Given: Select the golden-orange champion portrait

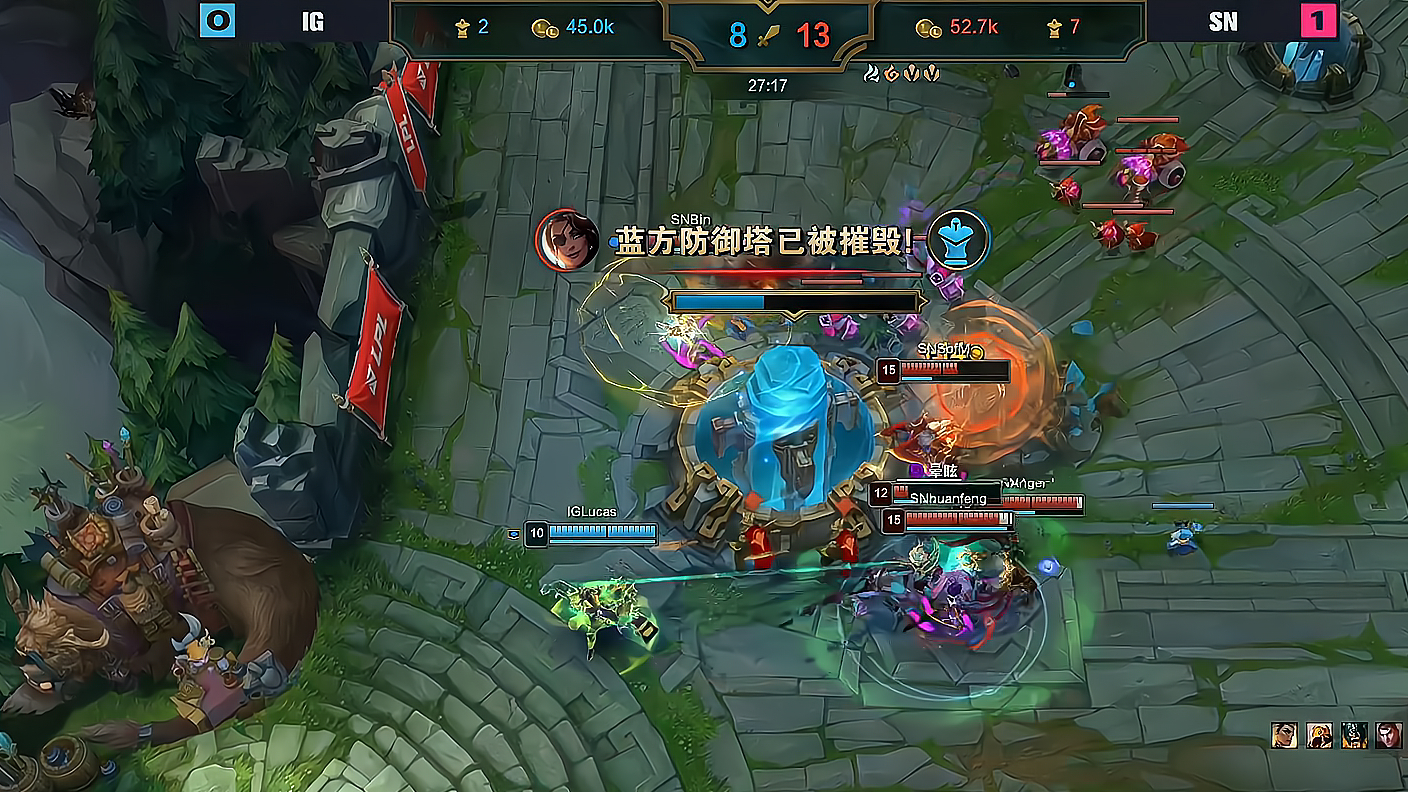Looking at the screenshot, I should [1319, 735].
